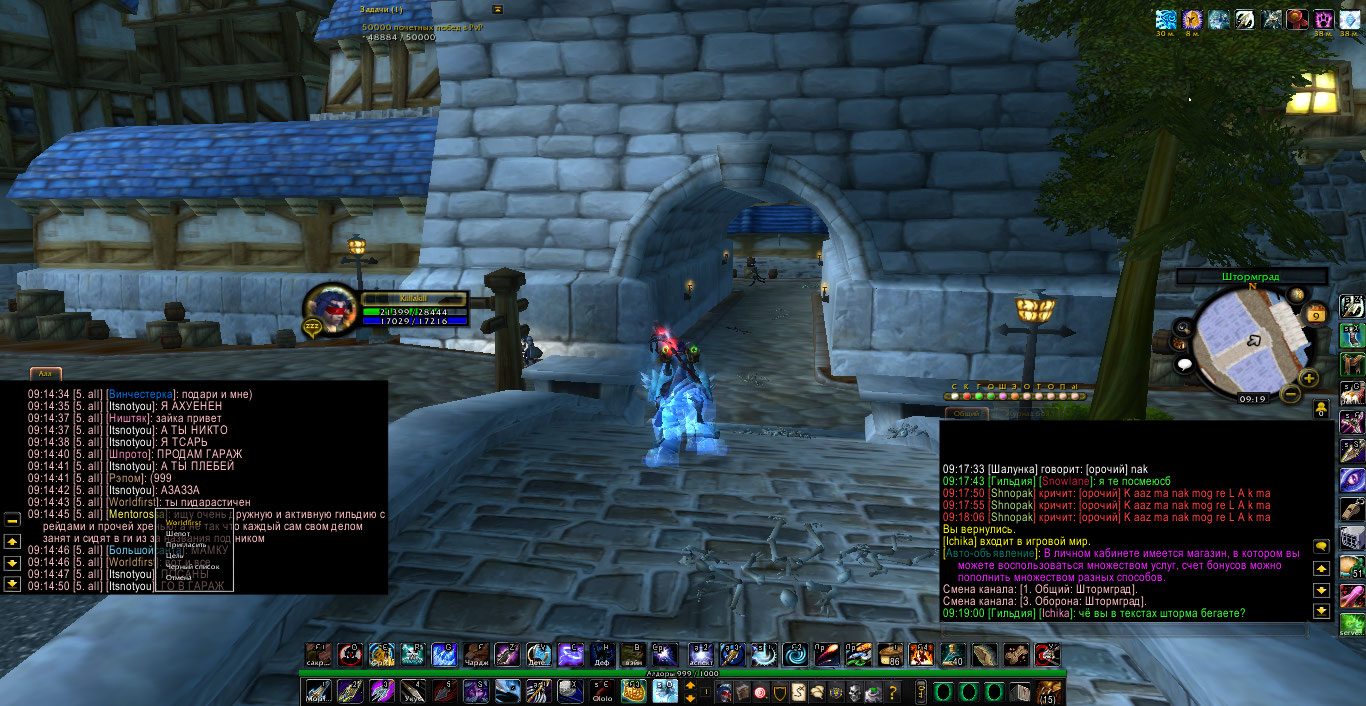Click "Отмена" to dismiss the context menu
1366x706 pixels.
(178, 577)
